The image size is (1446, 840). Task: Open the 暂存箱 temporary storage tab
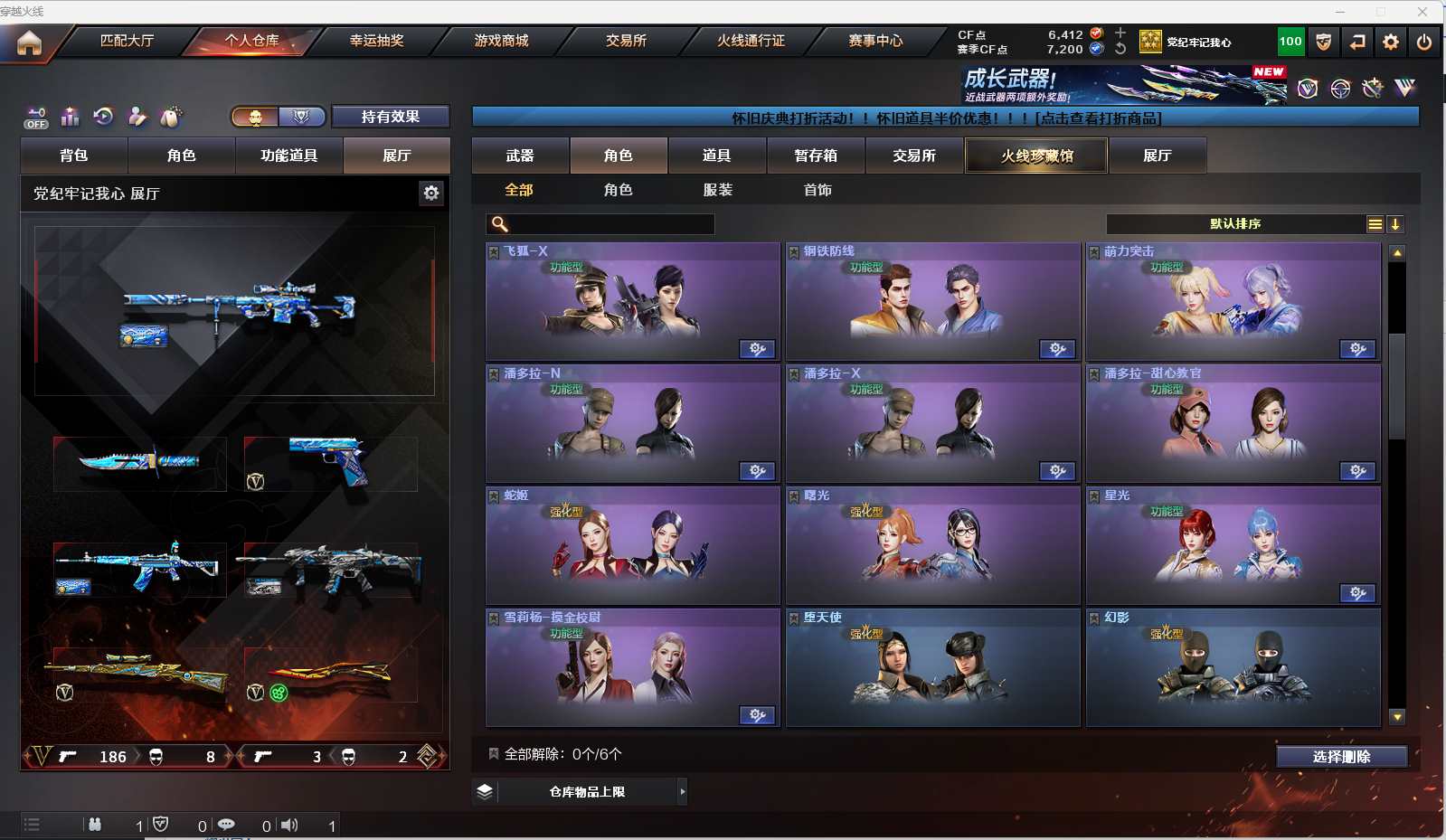tap(816, 156)
